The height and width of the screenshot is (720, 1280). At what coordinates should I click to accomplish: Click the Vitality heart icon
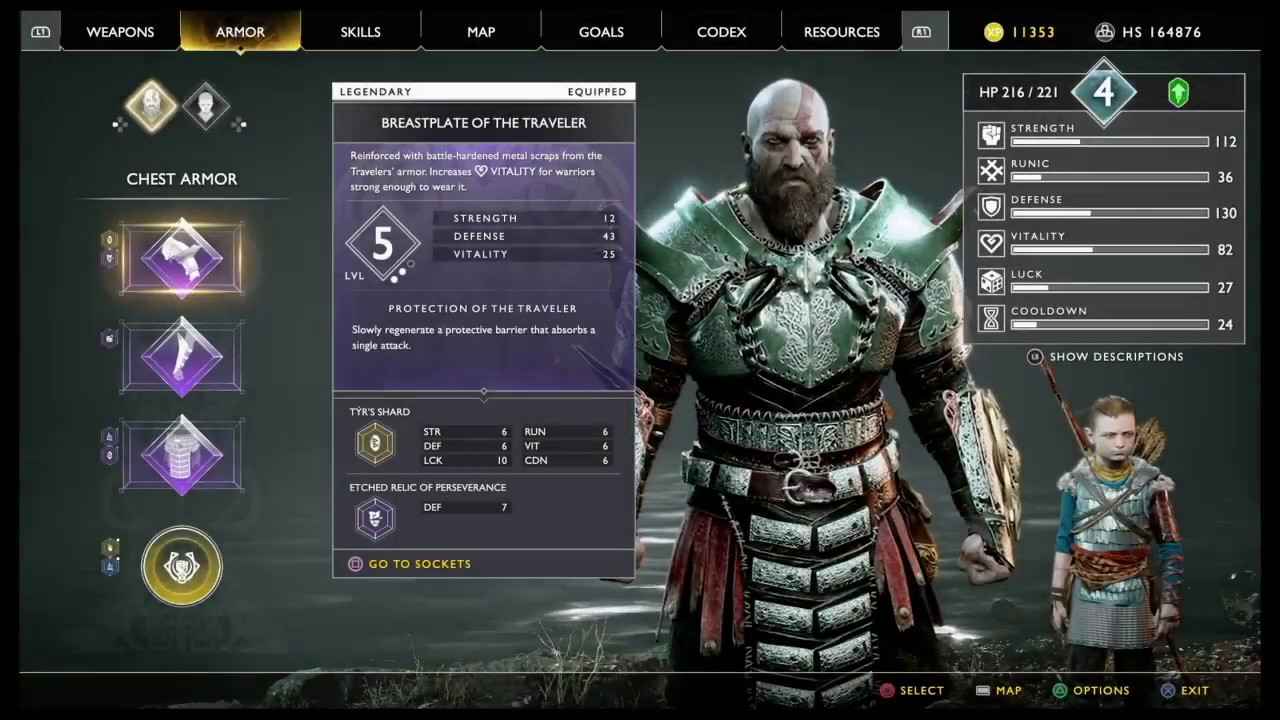[x=991, y=243]
